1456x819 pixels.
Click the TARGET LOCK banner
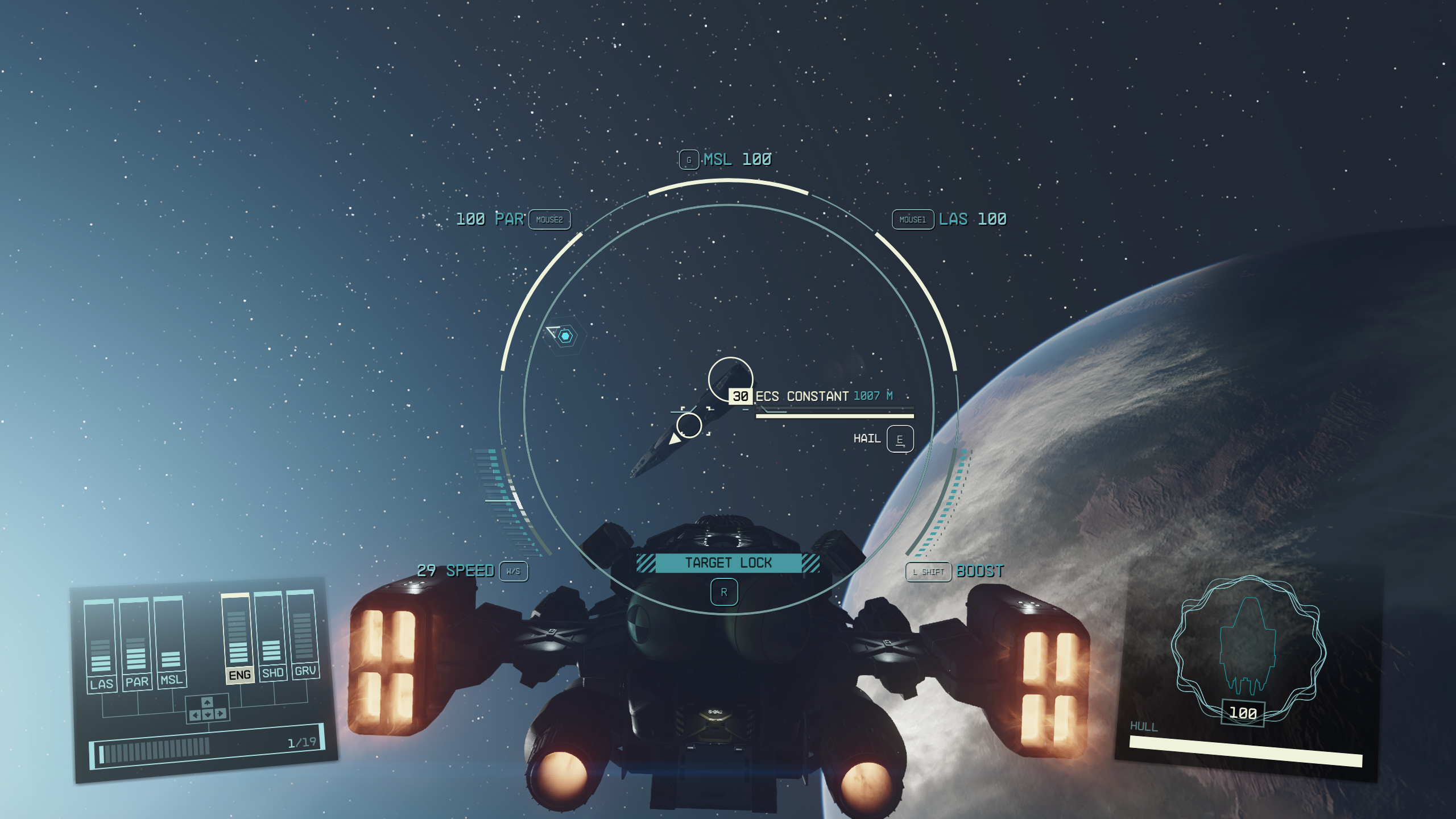click(728, 563)
